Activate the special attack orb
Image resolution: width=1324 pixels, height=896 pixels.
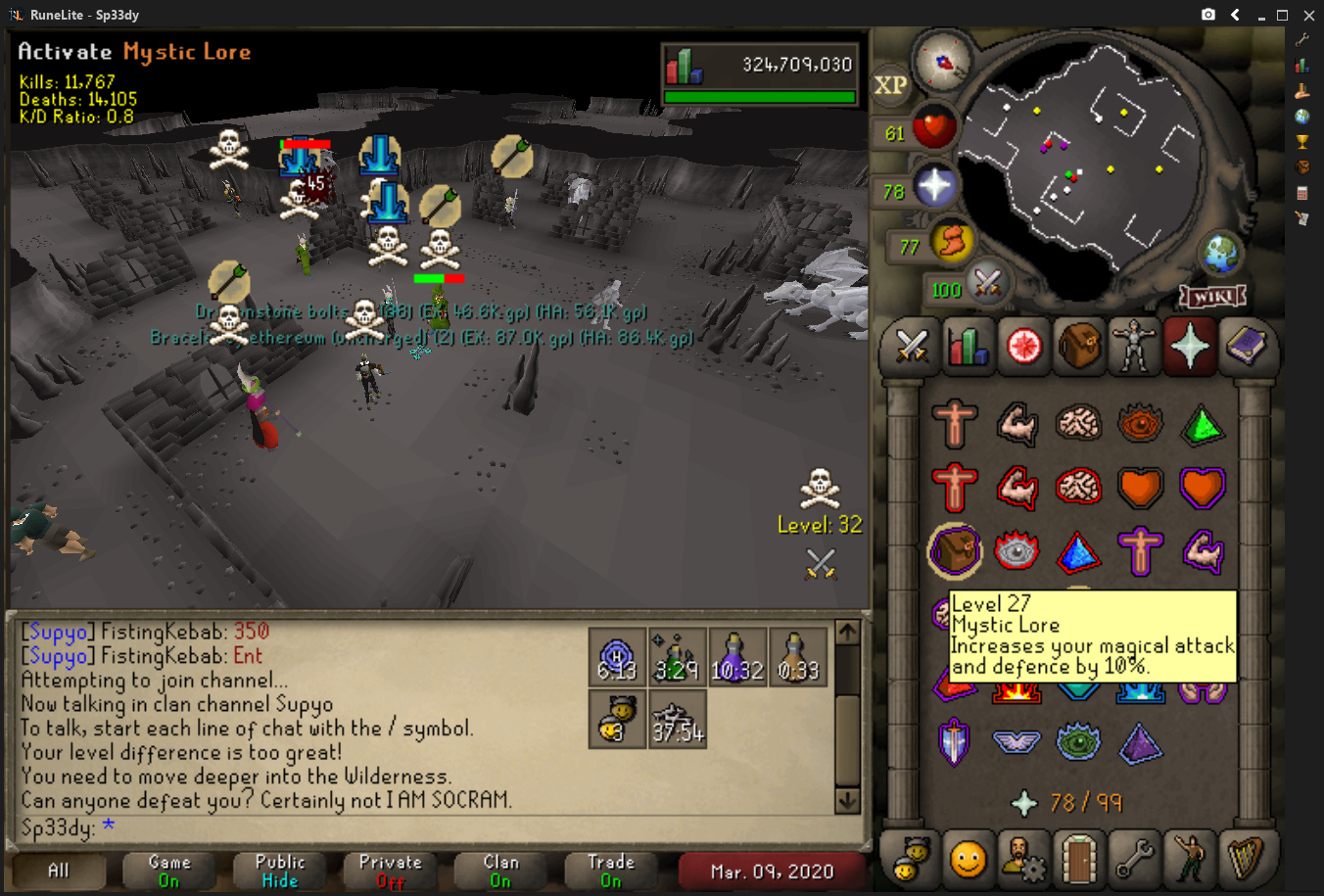click(x=986, y=284)
